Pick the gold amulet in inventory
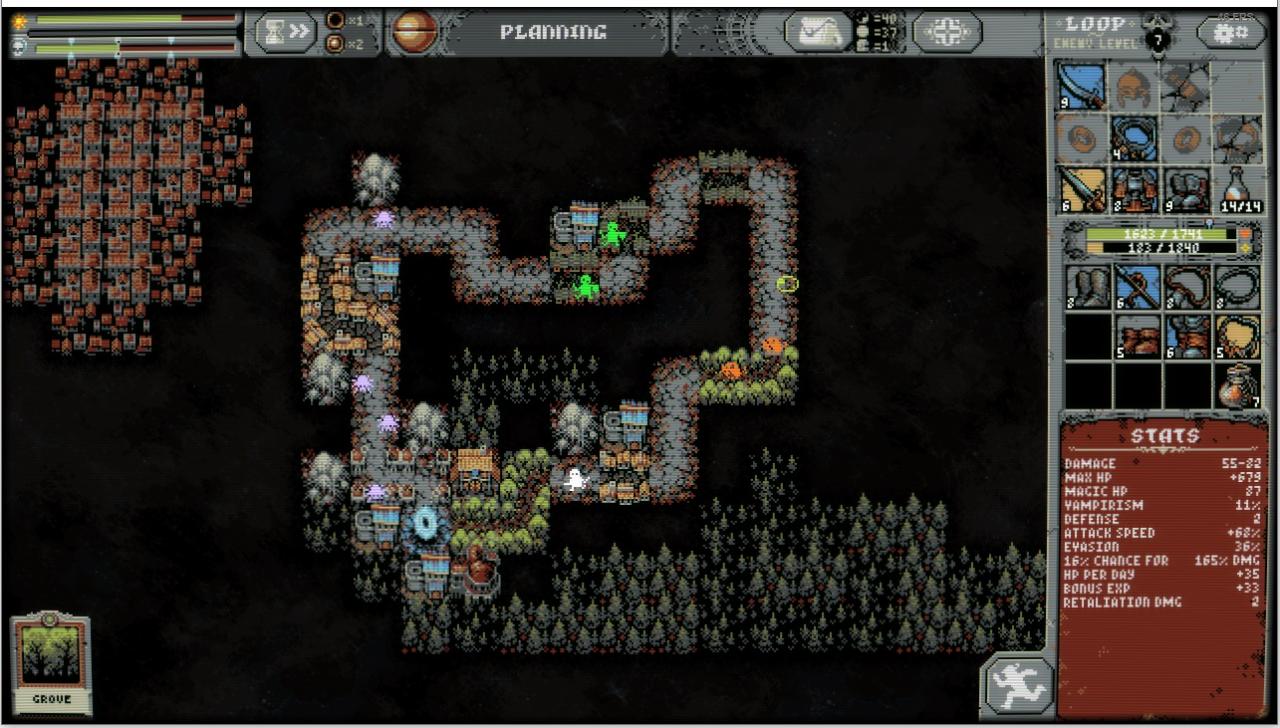Viewport: 1280px width, 728px height. 1239,337
